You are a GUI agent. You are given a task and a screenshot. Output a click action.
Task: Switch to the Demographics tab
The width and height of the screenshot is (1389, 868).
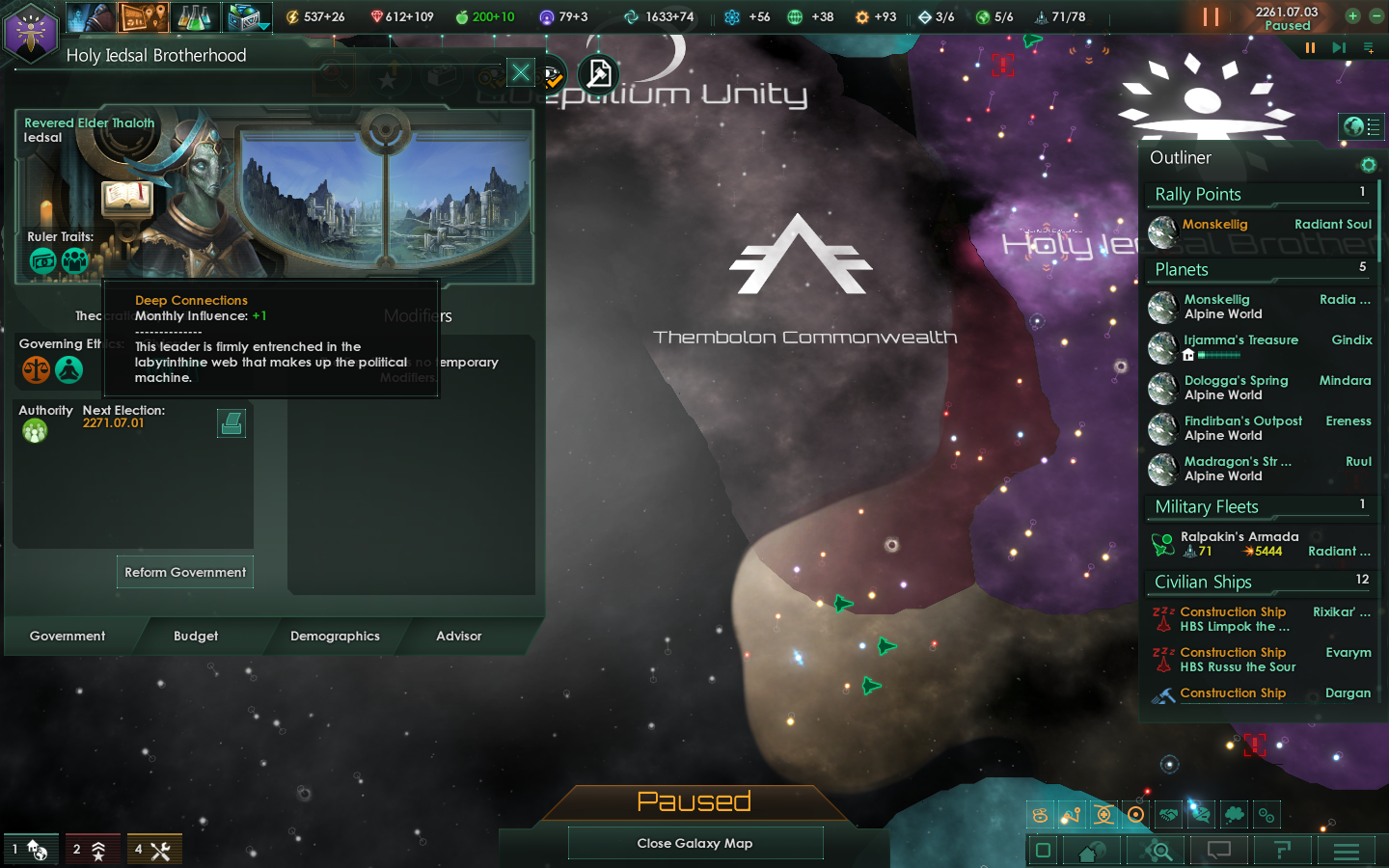[x=335, y=637]
